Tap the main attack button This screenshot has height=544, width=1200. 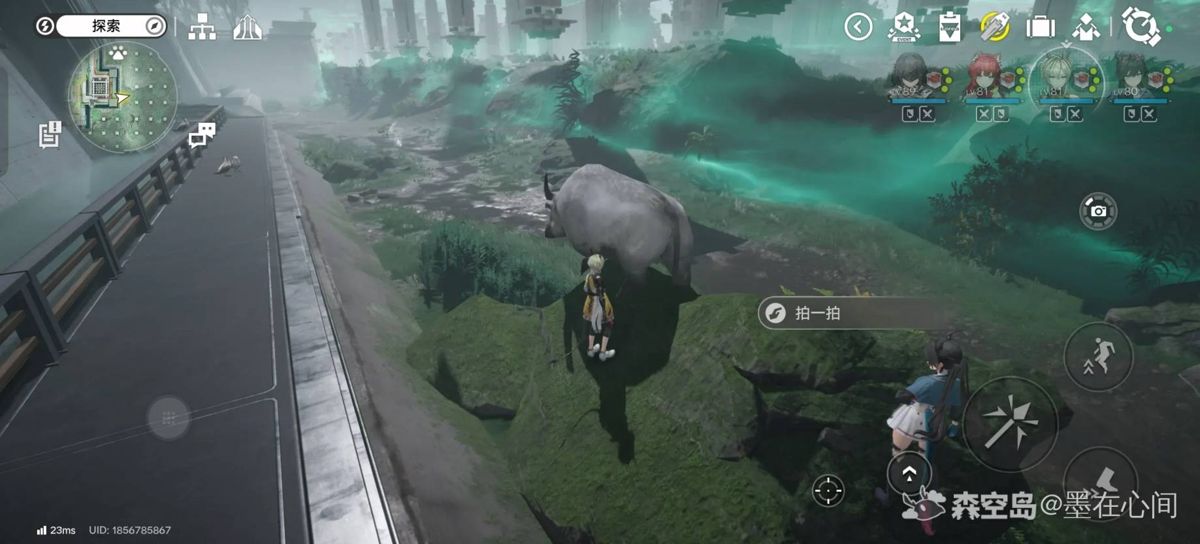tap(1010, 423)
